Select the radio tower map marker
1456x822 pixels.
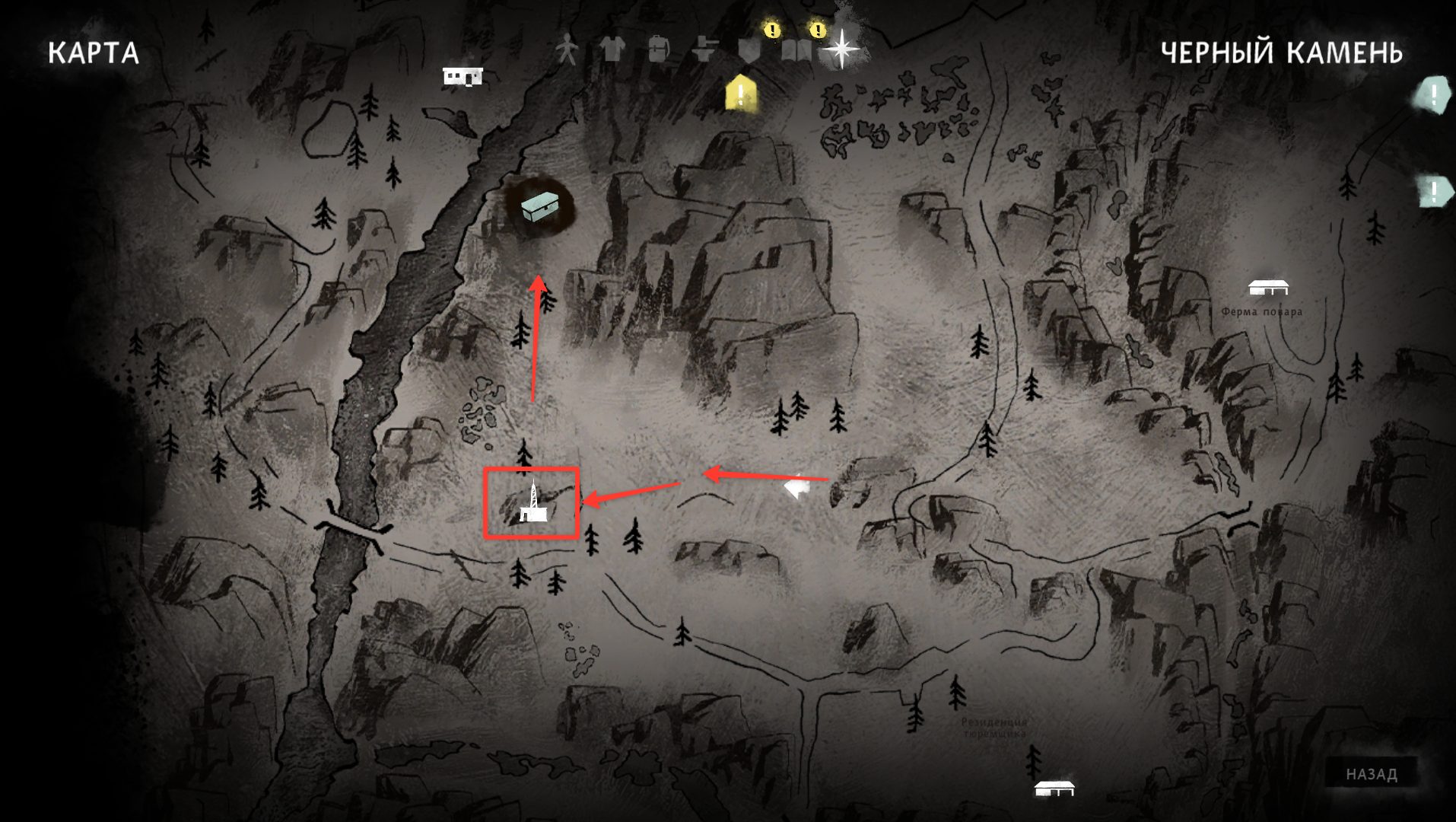pyautogui.click(x=532, y=505)
